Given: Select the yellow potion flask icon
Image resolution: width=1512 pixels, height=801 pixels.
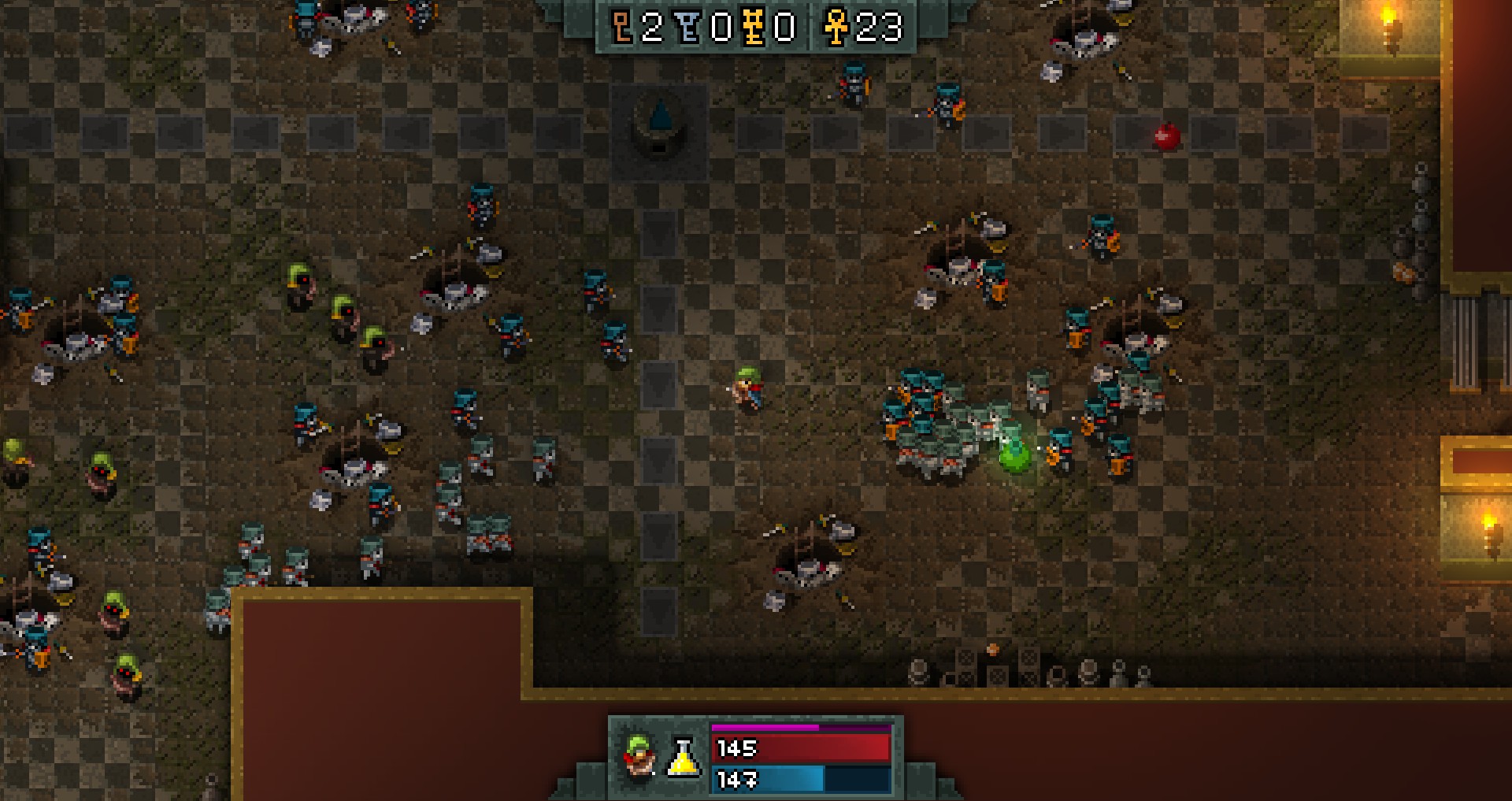Looking at the screenshot, I should point(684,758).
